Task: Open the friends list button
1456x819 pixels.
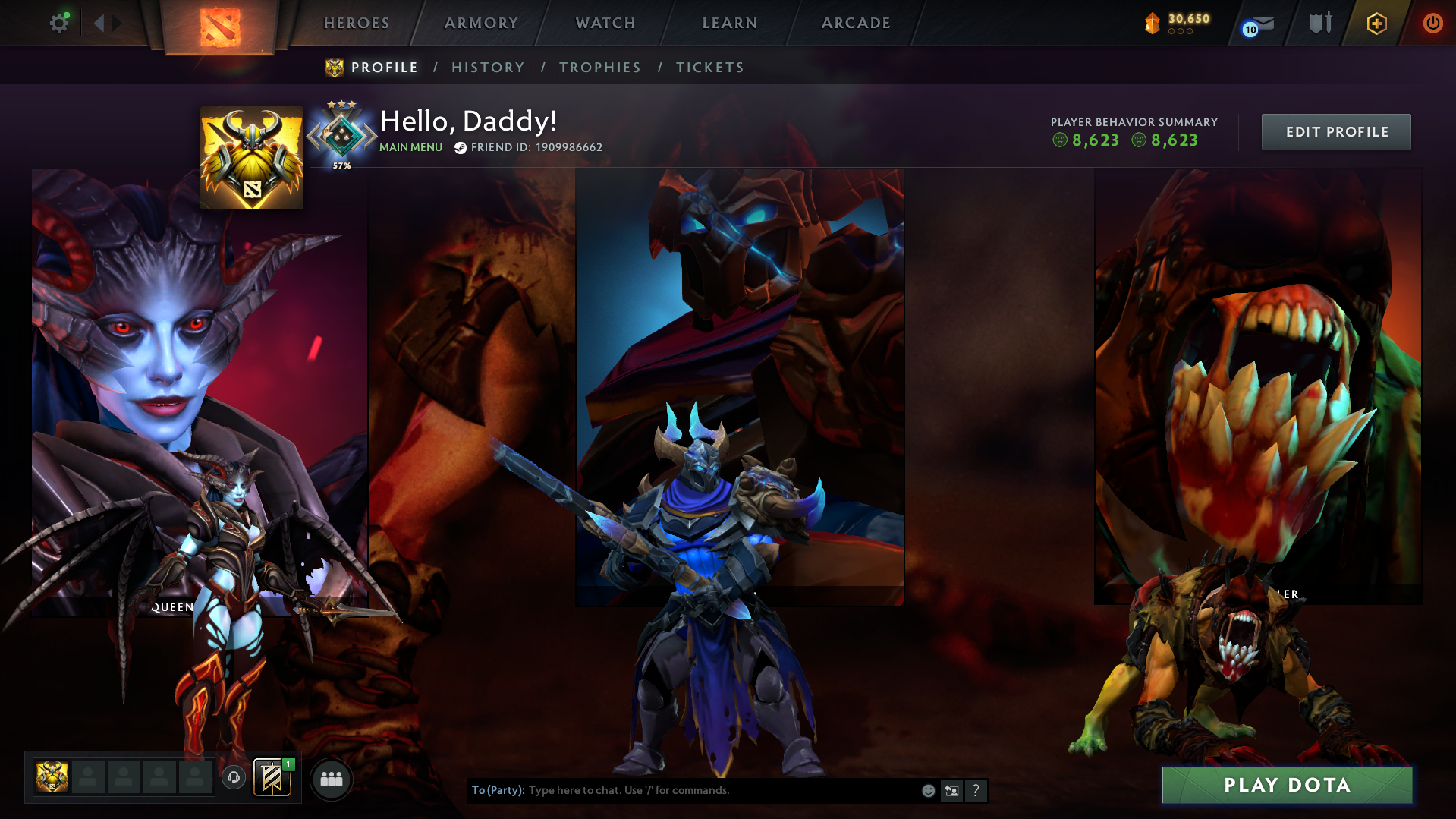Action: [x=332, y=780]
